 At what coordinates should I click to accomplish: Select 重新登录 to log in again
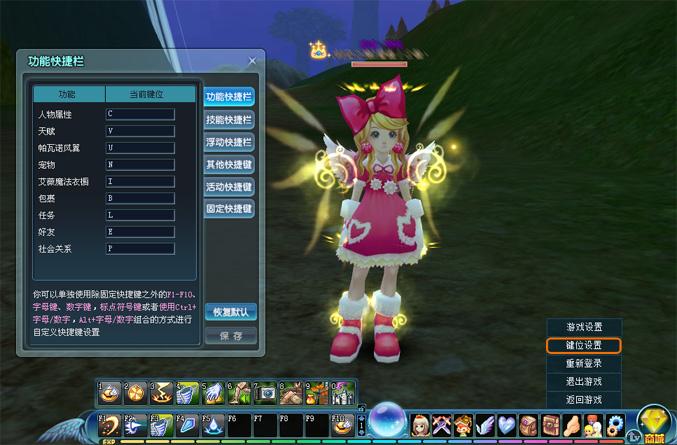pyautogui.click(x=584, y=363)
